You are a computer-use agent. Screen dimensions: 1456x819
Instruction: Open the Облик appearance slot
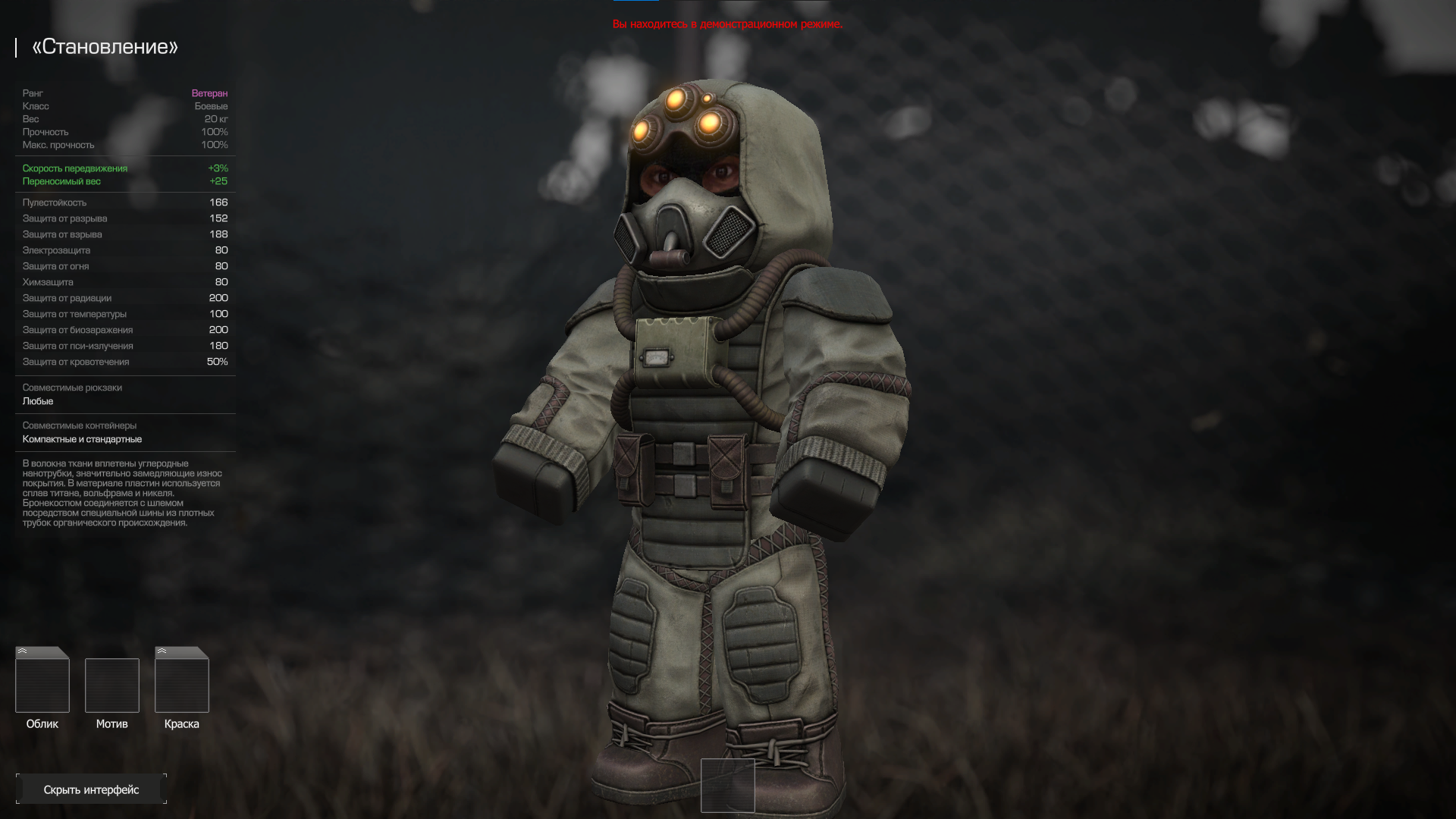pos(42,681)
